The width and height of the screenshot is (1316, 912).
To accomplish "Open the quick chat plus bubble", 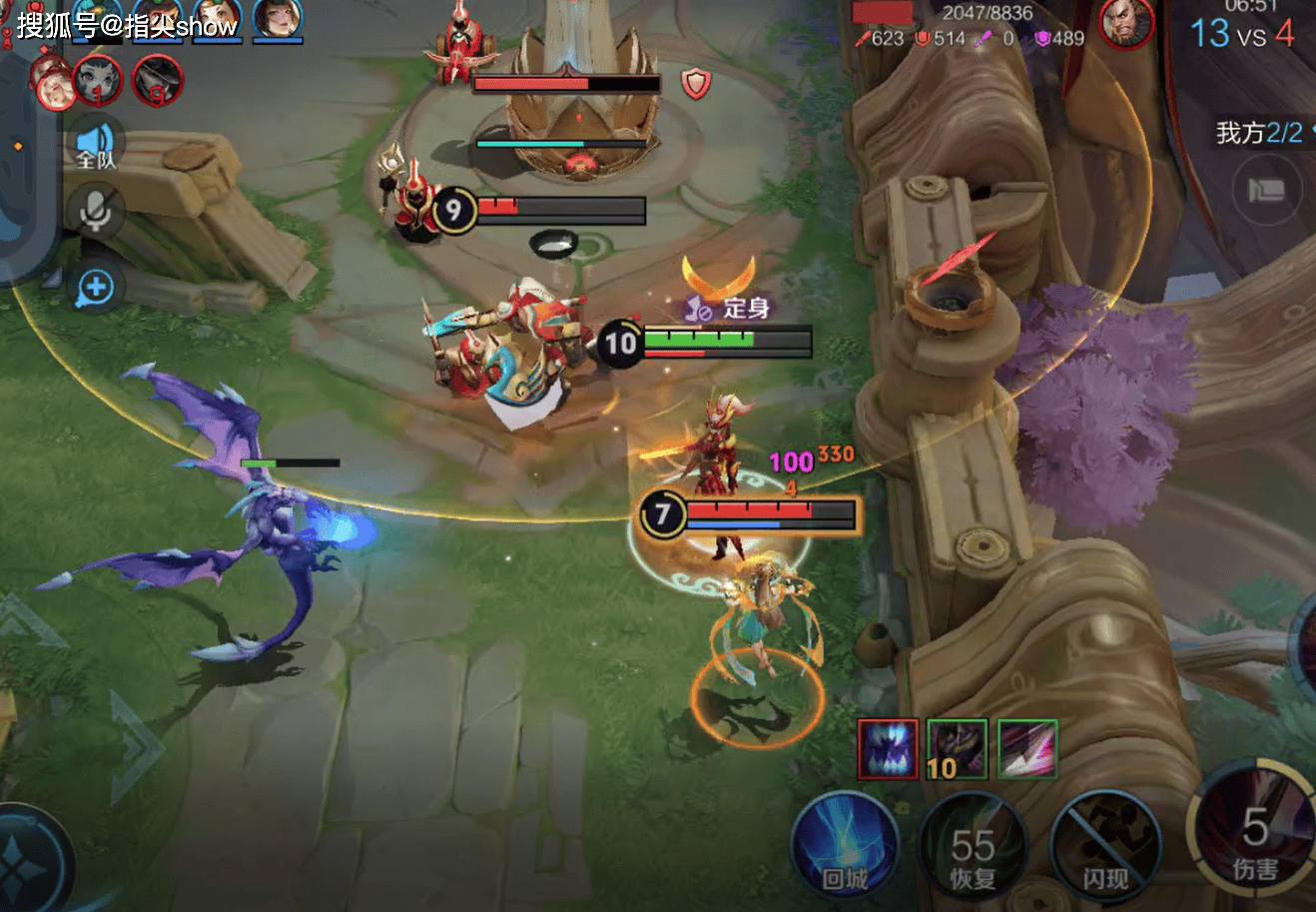I will 96,289.
